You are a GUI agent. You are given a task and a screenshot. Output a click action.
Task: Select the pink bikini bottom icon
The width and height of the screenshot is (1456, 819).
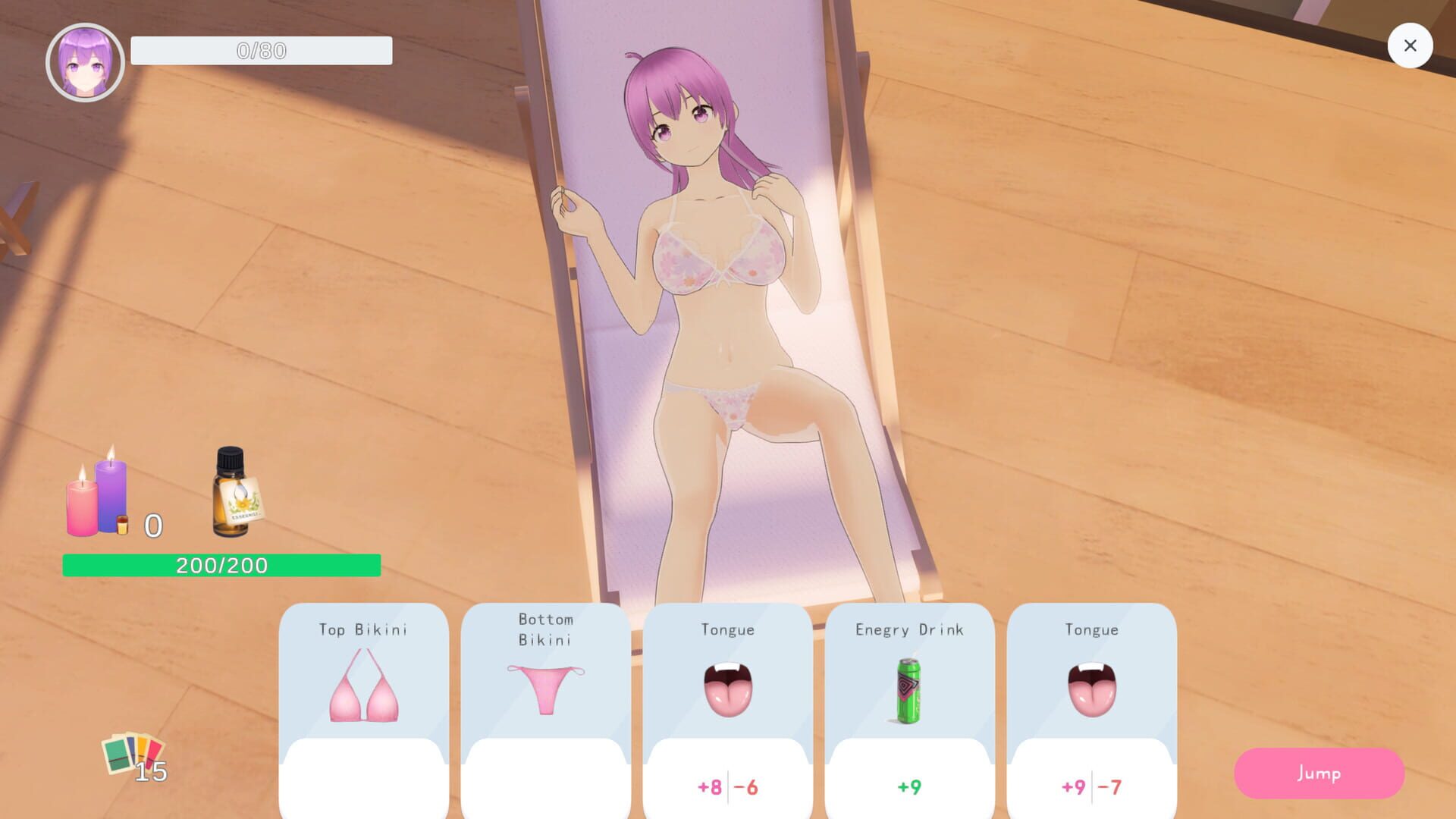(x=546, y=690)
